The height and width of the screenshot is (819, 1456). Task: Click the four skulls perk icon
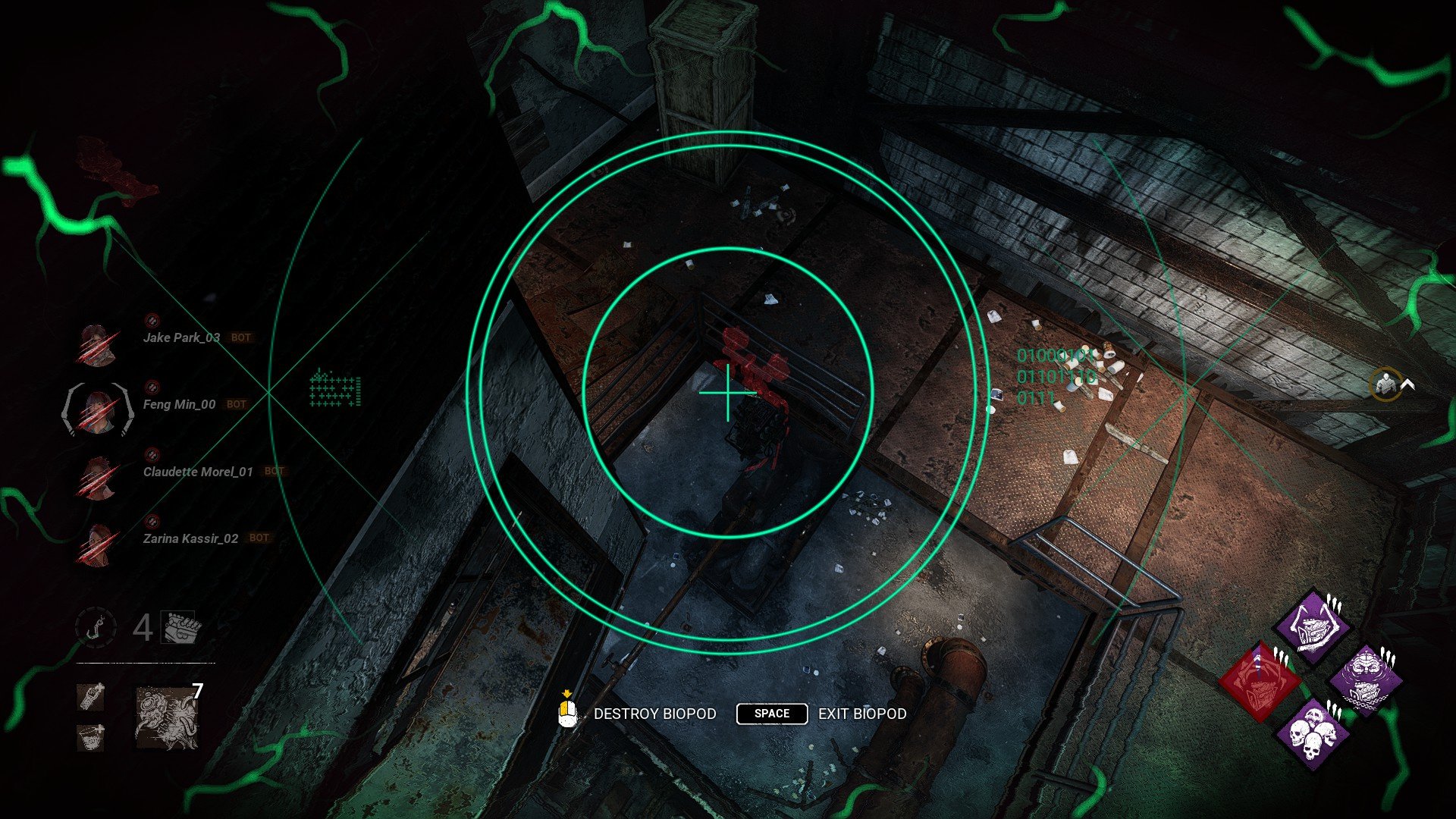point(1313,733)
